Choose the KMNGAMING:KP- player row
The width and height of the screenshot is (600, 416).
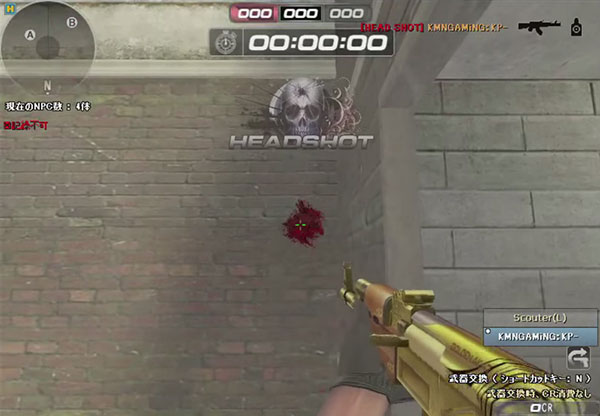[x=541, y=336]
